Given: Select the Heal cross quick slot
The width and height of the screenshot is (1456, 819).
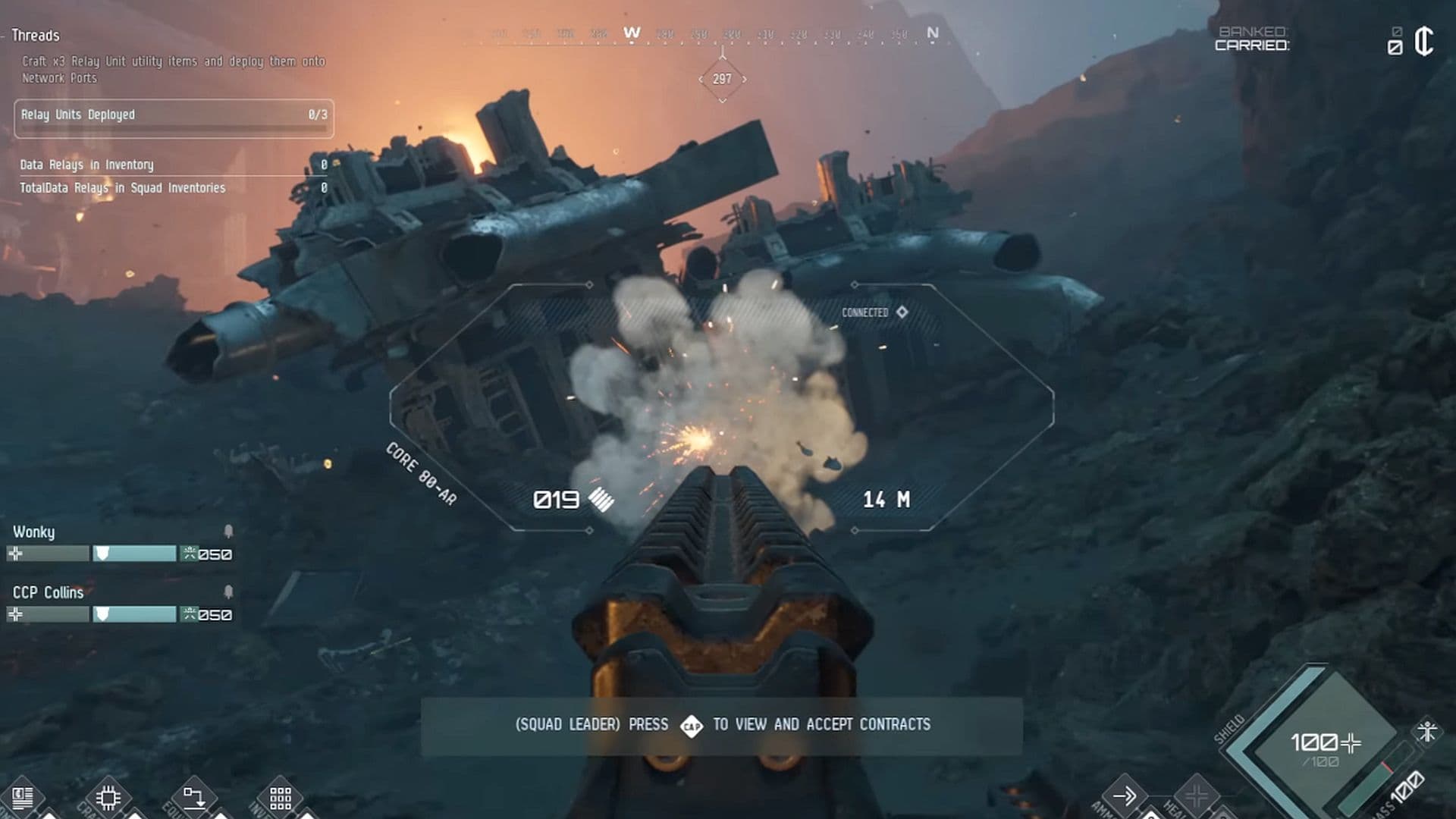Looking at the screenshot, I should point(1196,796).
